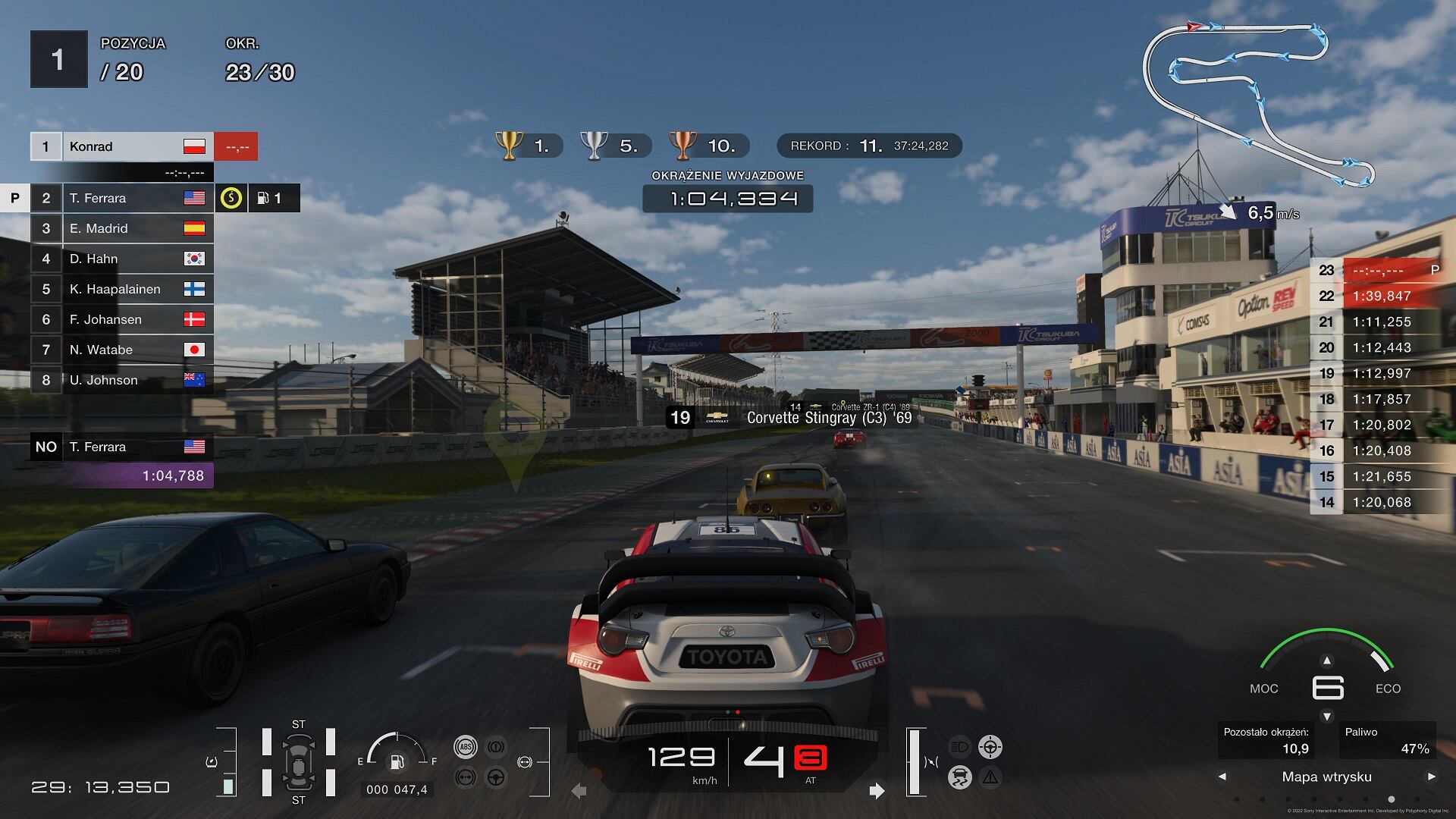Select the Mapa wtrysku display option
The width and height of the screenshot is (1456, 819).
(x=1326, y=777)
